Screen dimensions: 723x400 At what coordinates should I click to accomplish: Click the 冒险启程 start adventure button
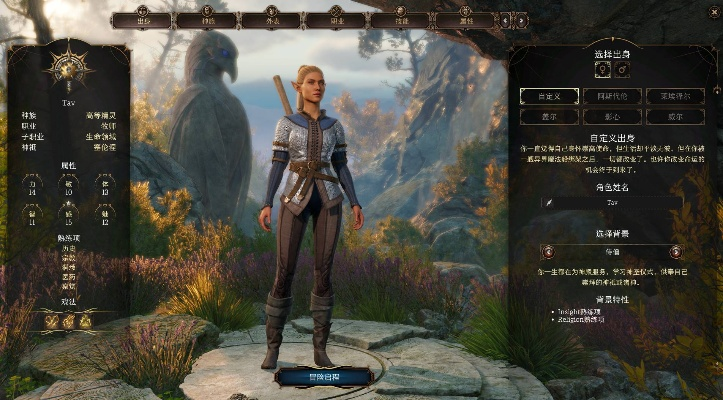pyautogui.click(x=322, y=376)
